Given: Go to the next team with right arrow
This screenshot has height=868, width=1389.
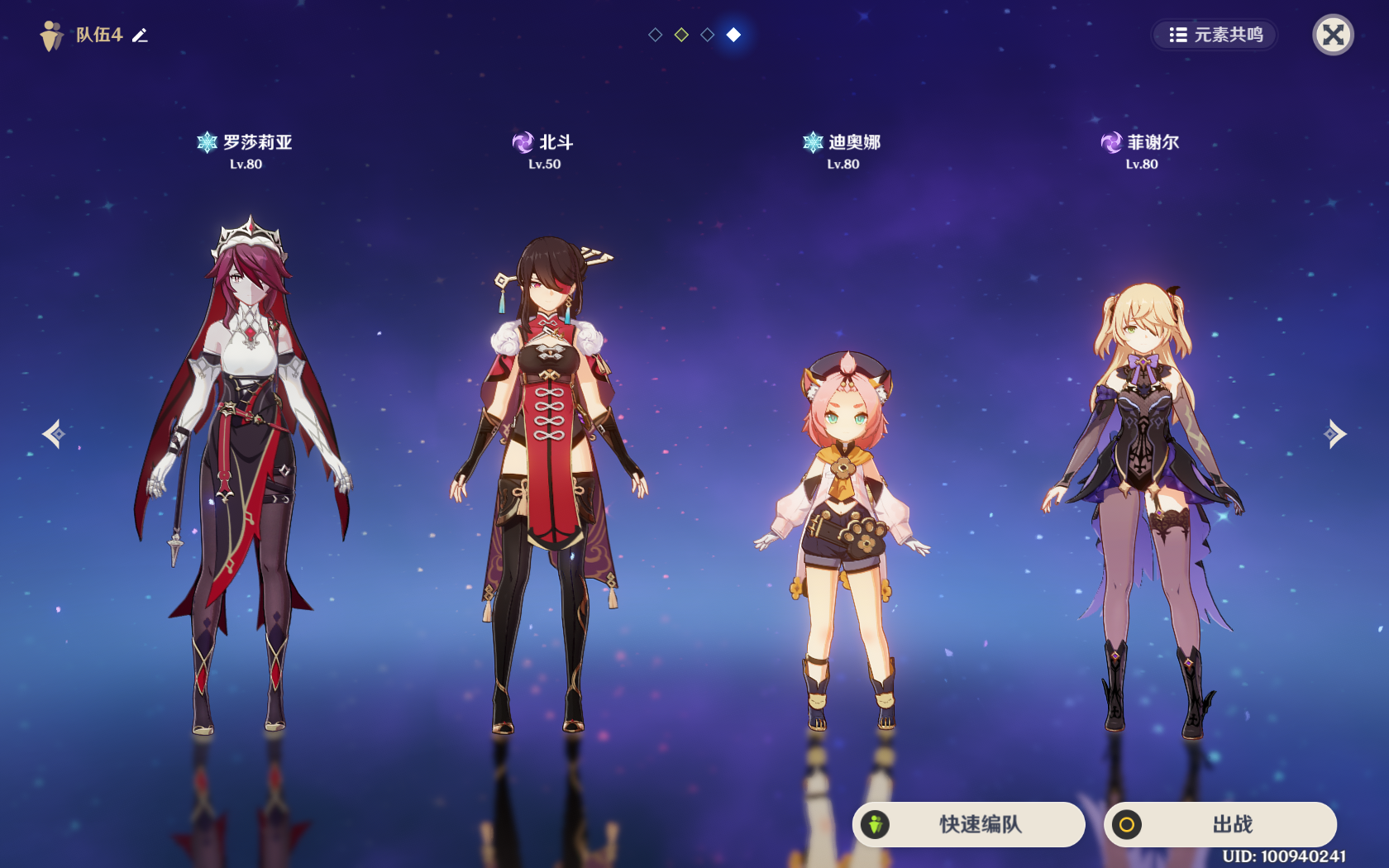Looking at the screenshot, I should point(1334,433).
